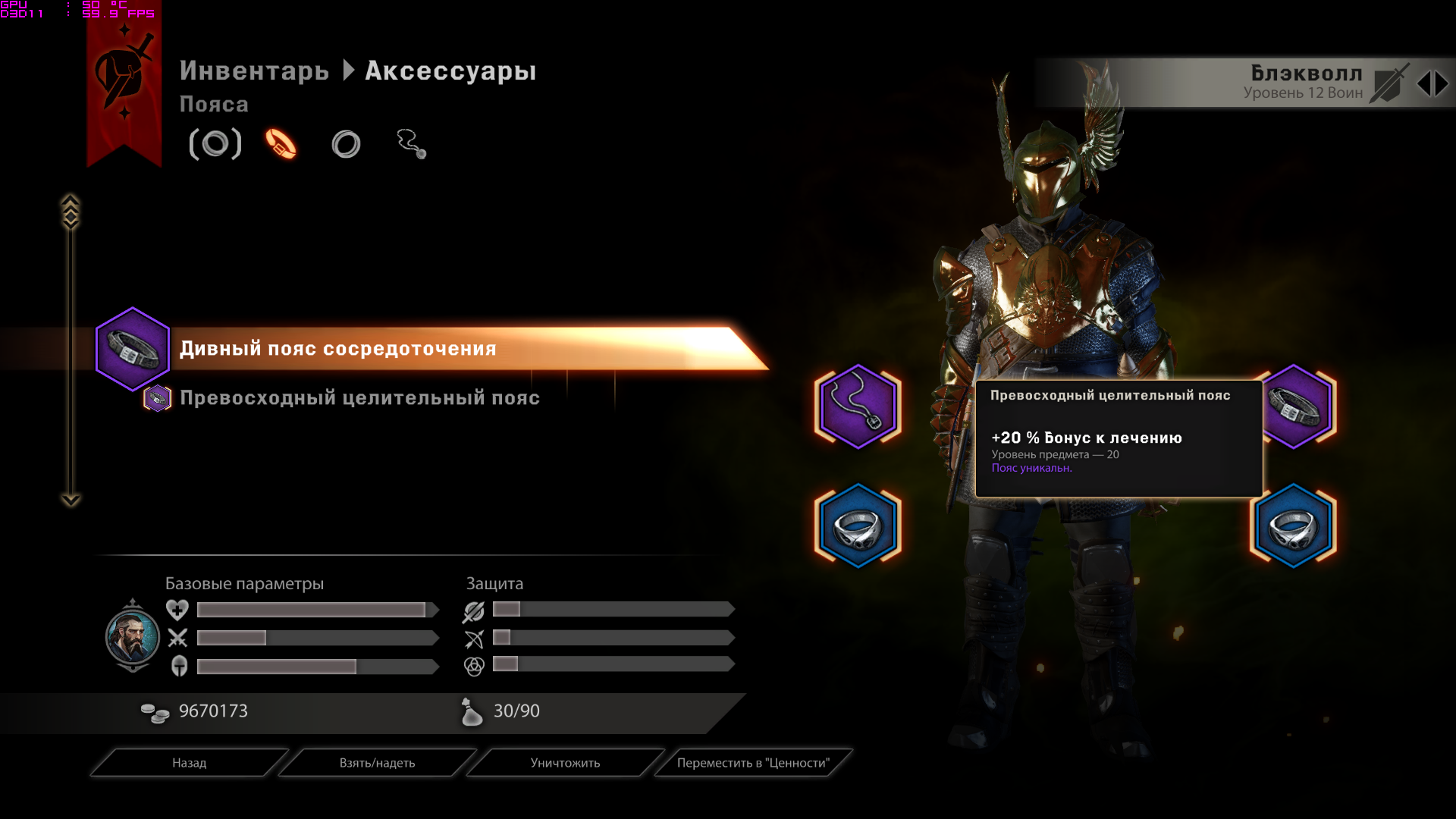
Task: Switch to the rings category tab
Action: tap(346, 144)
